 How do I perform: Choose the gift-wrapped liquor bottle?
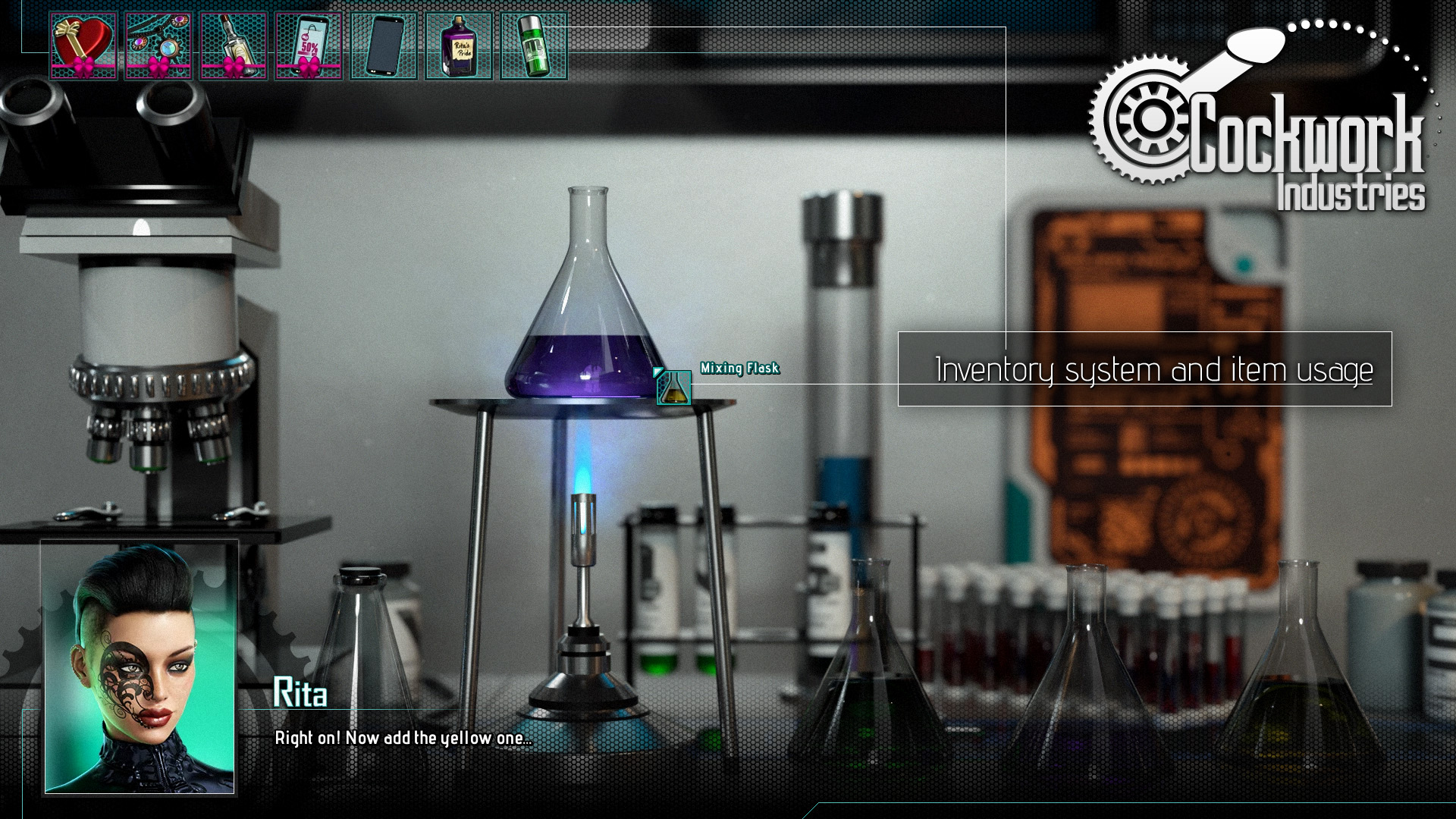coord(234,46)
